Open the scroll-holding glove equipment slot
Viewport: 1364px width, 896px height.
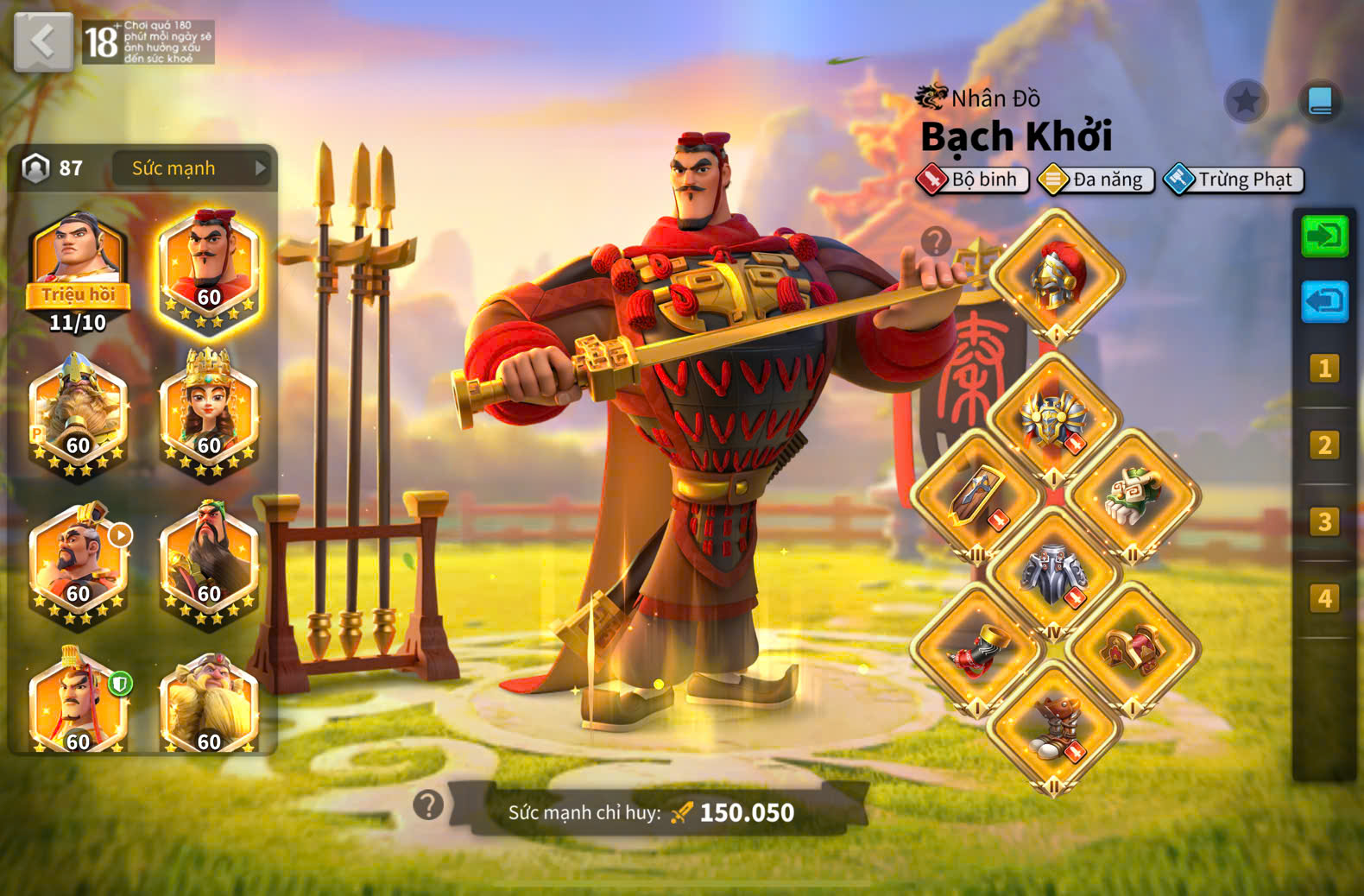pos(1134,498)
